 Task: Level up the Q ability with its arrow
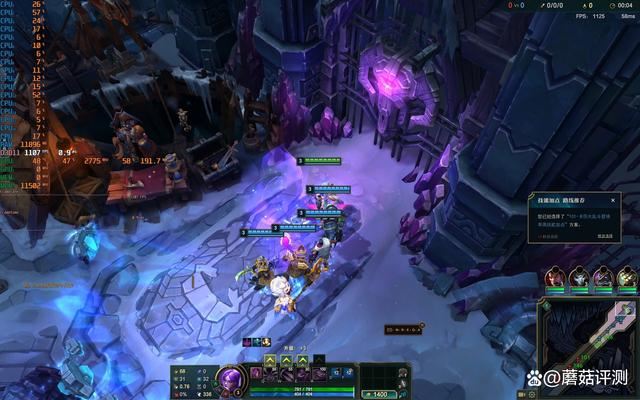(x=271, y=359)
